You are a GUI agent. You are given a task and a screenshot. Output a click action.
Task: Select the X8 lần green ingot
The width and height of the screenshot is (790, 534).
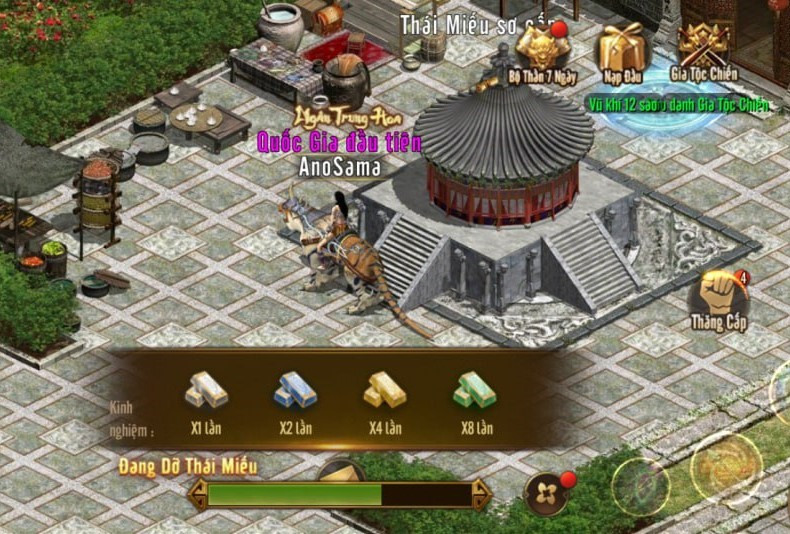pyautogui.click(x=475, y=391)
